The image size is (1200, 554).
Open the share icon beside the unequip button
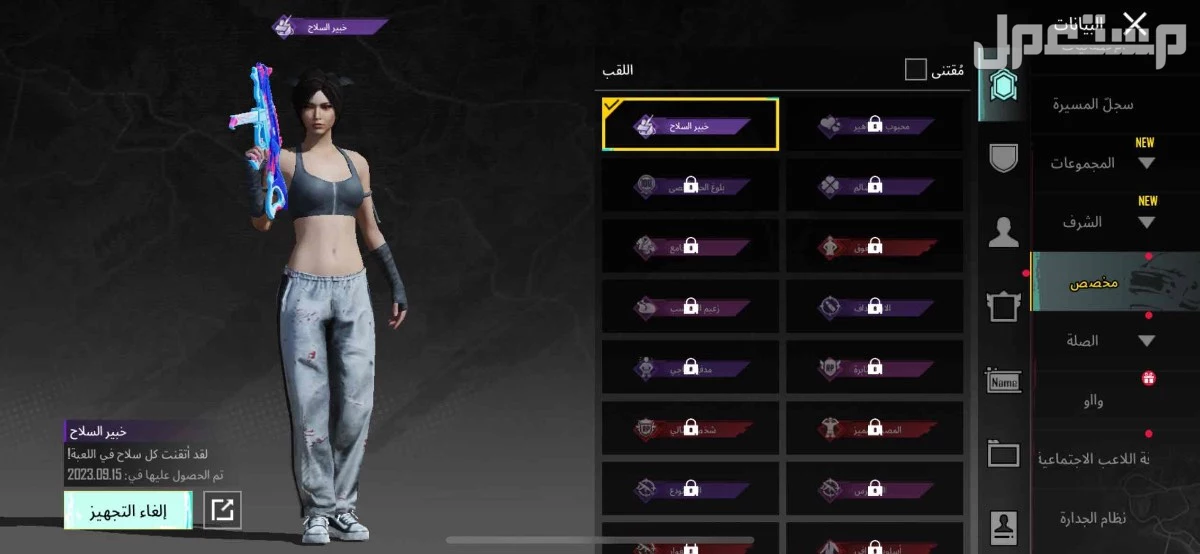click(221, 511)
